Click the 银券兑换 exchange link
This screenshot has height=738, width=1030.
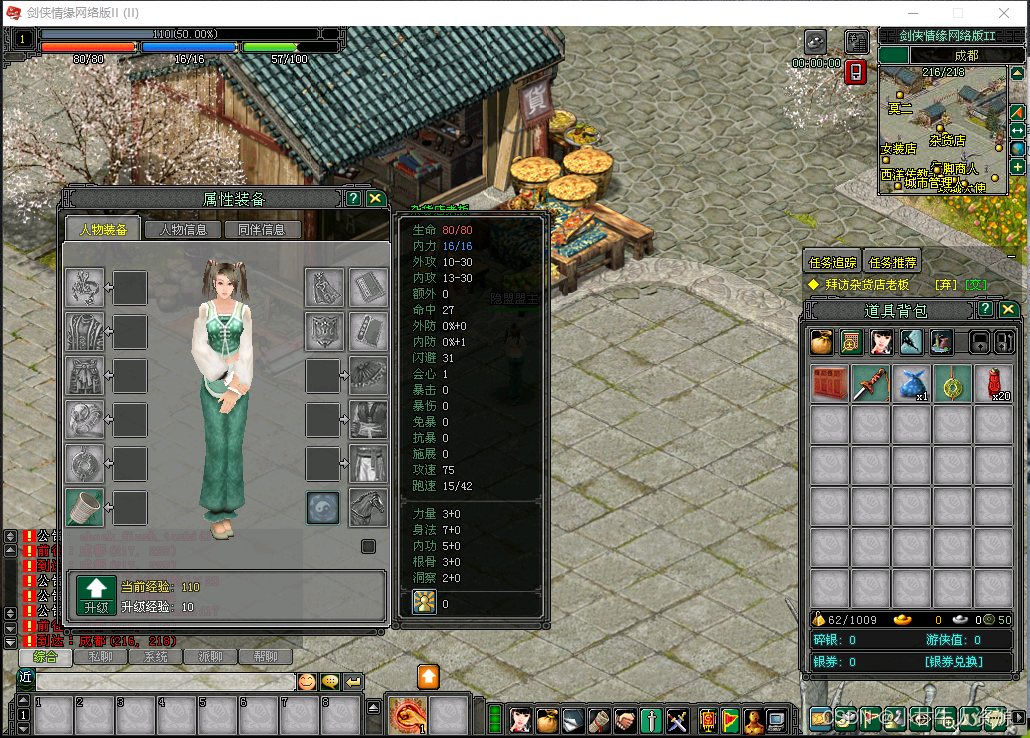(x=953, y=662)
